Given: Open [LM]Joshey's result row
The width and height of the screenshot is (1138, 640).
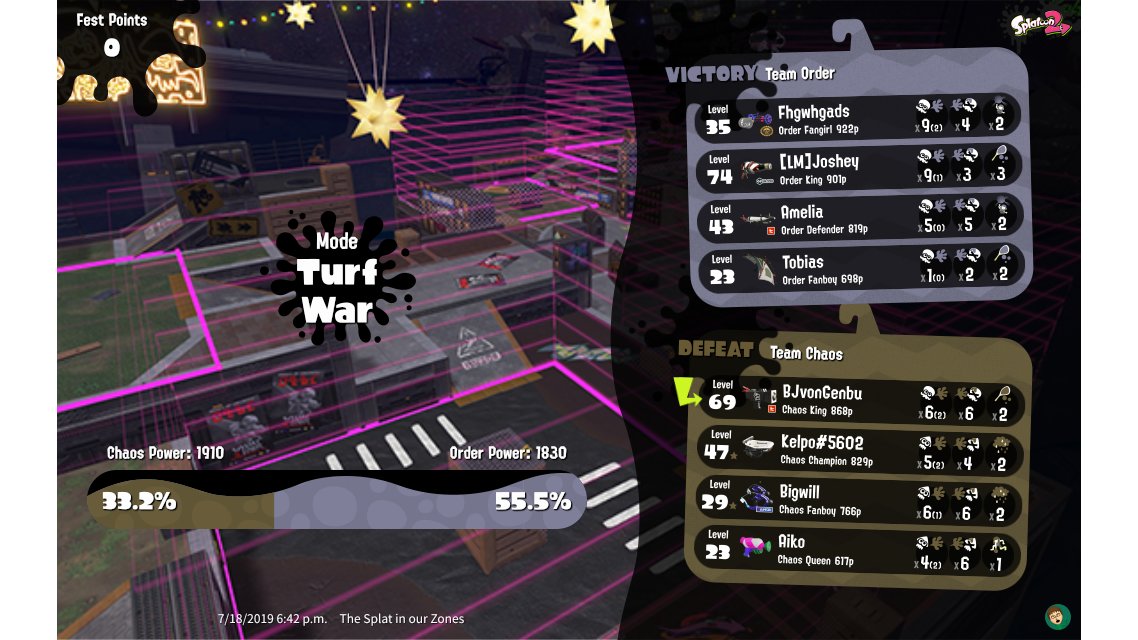Looking at the screenshot, I should pos(858,168).
